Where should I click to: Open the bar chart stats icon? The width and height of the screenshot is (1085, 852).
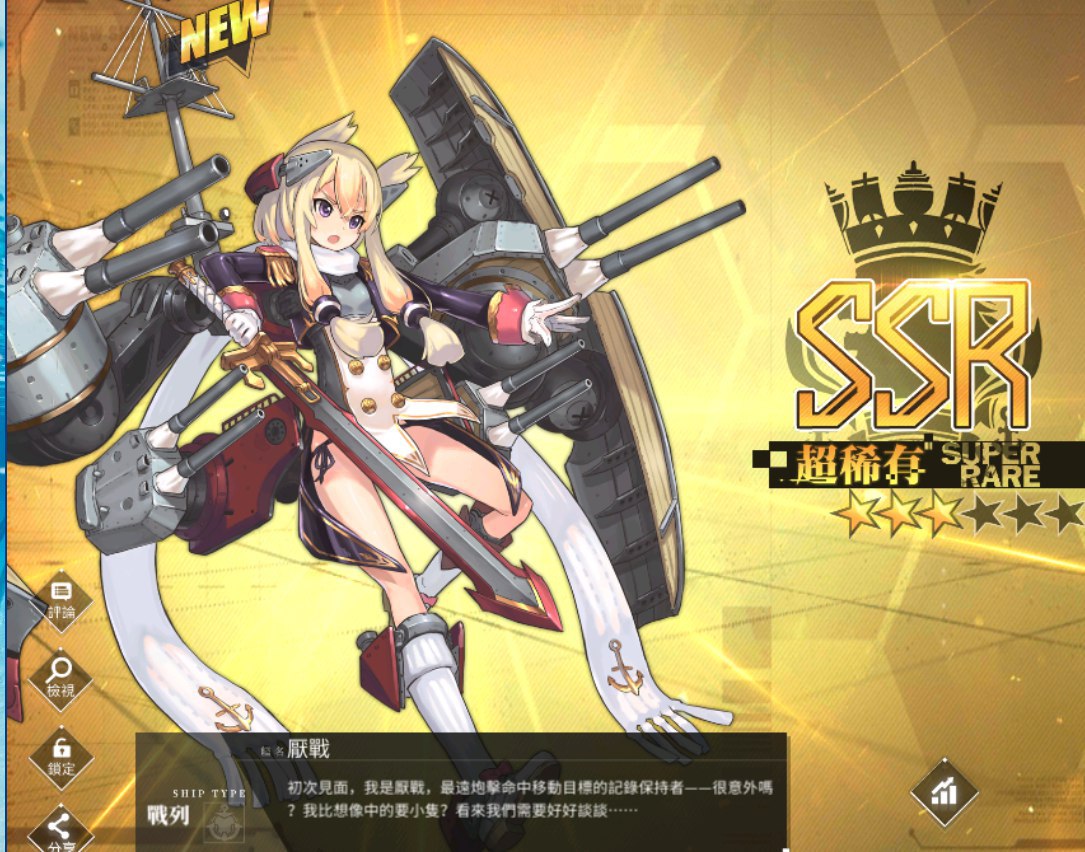(x=944, y=793)
